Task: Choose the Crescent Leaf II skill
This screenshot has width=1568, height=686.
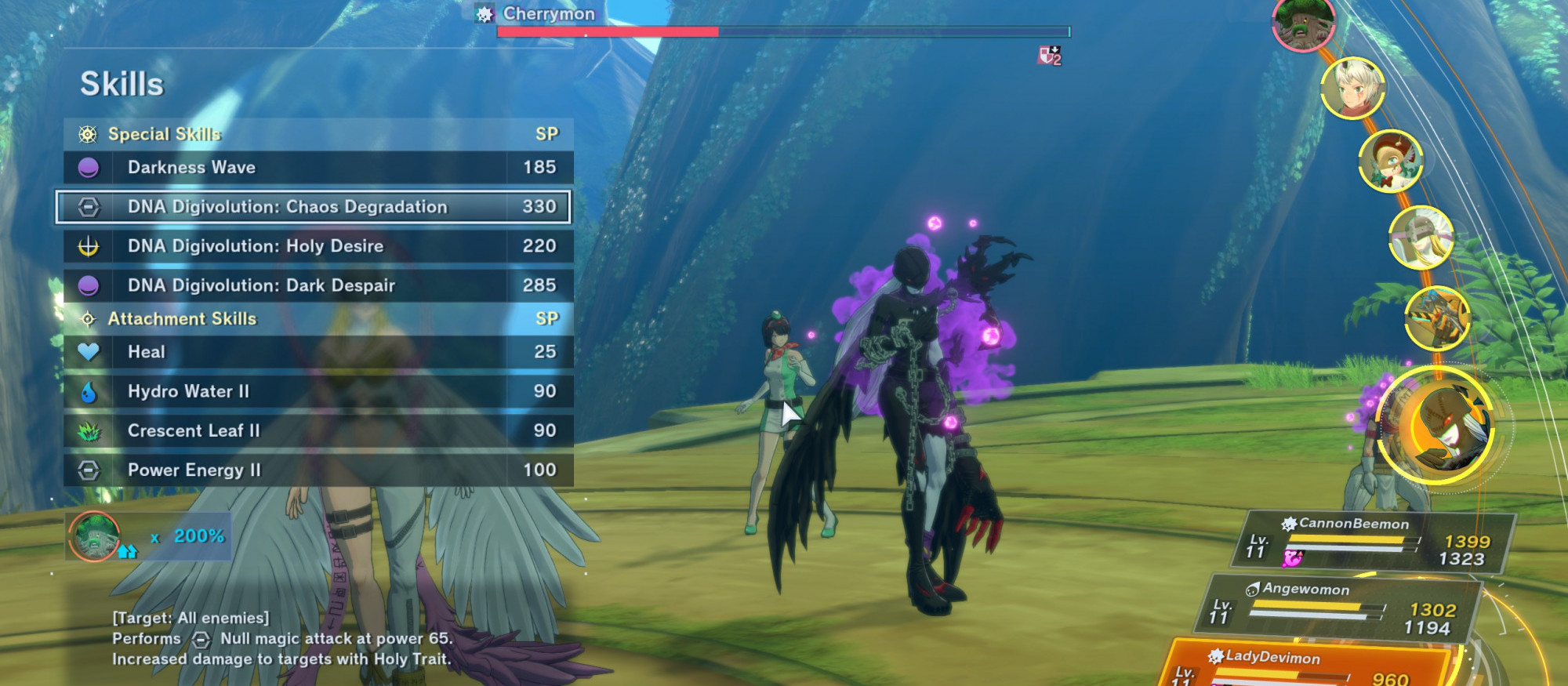Action: (x=318, y=430)
